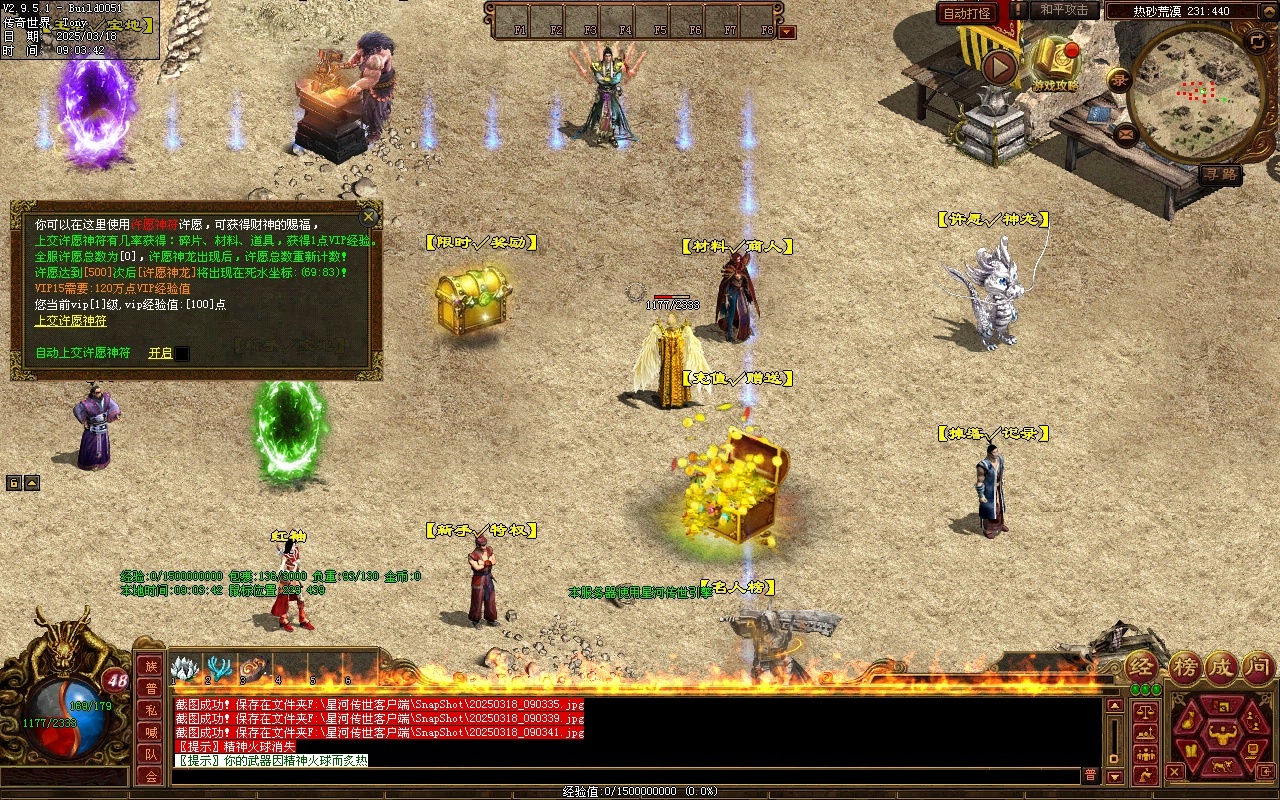This screenshot has width=1280, height=800.
Task: Open the 游戏攻略 game guide book icon
Action: point(1054,61)
